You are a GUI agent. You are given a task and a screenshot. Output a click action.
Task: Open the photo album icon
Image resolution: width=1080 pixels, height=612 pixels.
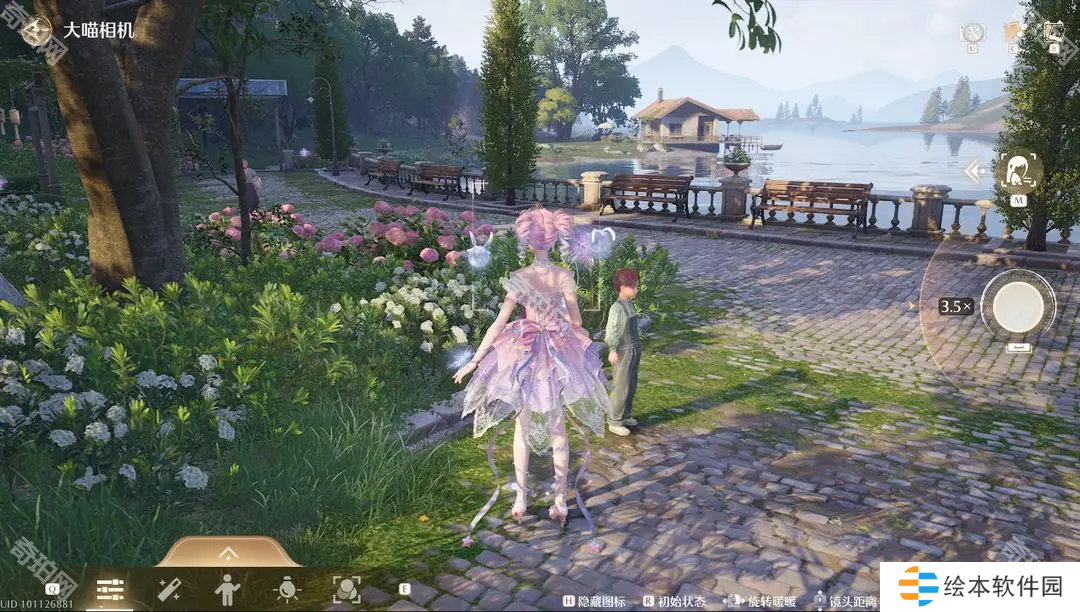point(1053,32)
